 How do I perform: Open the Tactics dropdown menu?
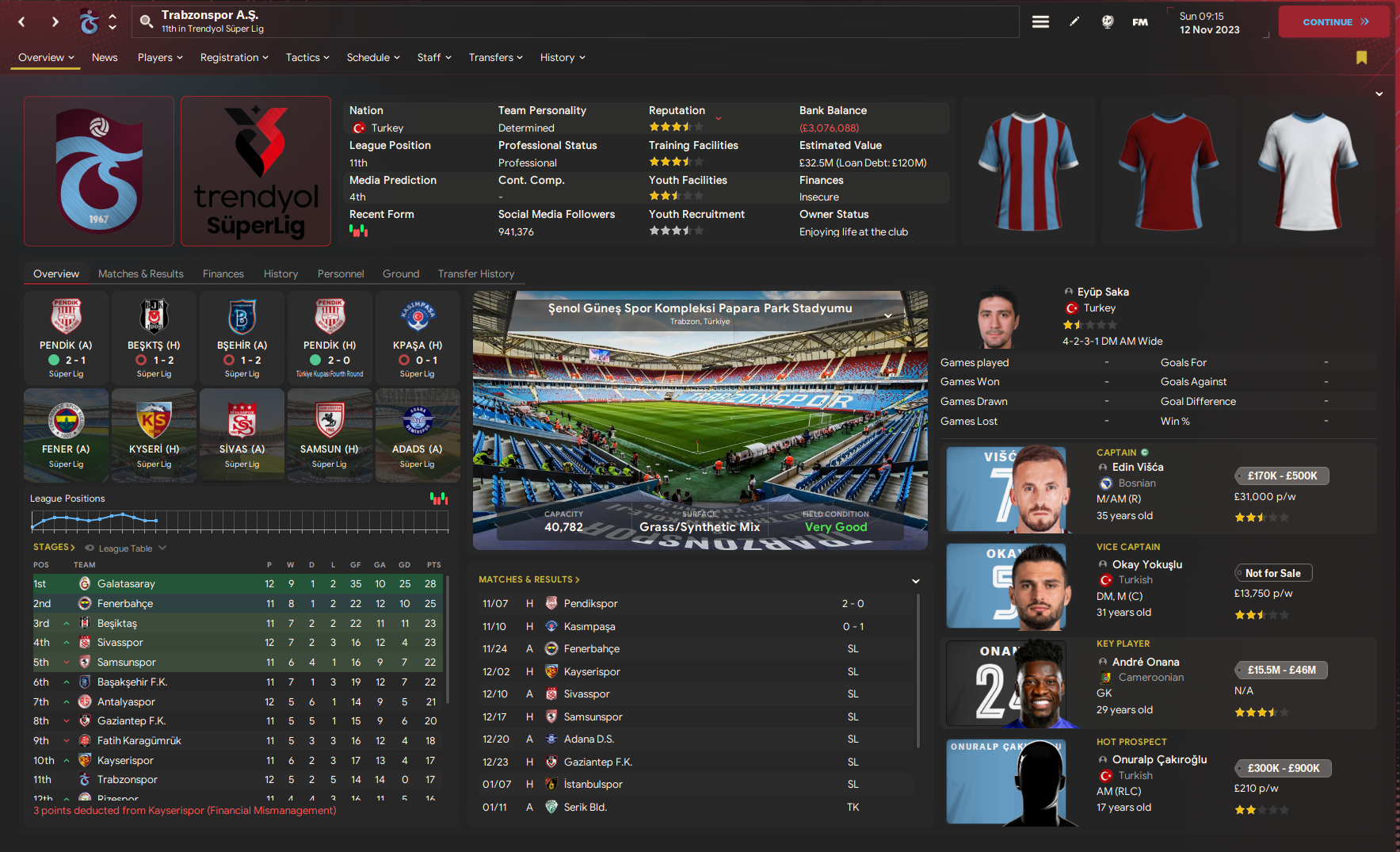[x=307, y=58]
